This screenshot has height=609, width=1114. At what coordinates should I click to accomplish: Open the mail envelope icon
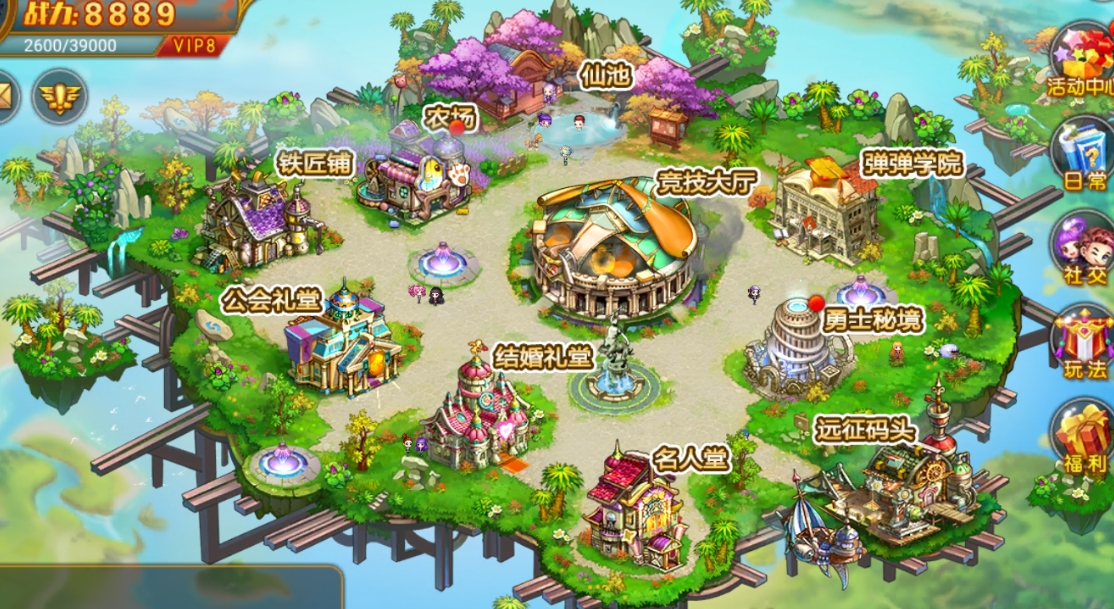8,97
